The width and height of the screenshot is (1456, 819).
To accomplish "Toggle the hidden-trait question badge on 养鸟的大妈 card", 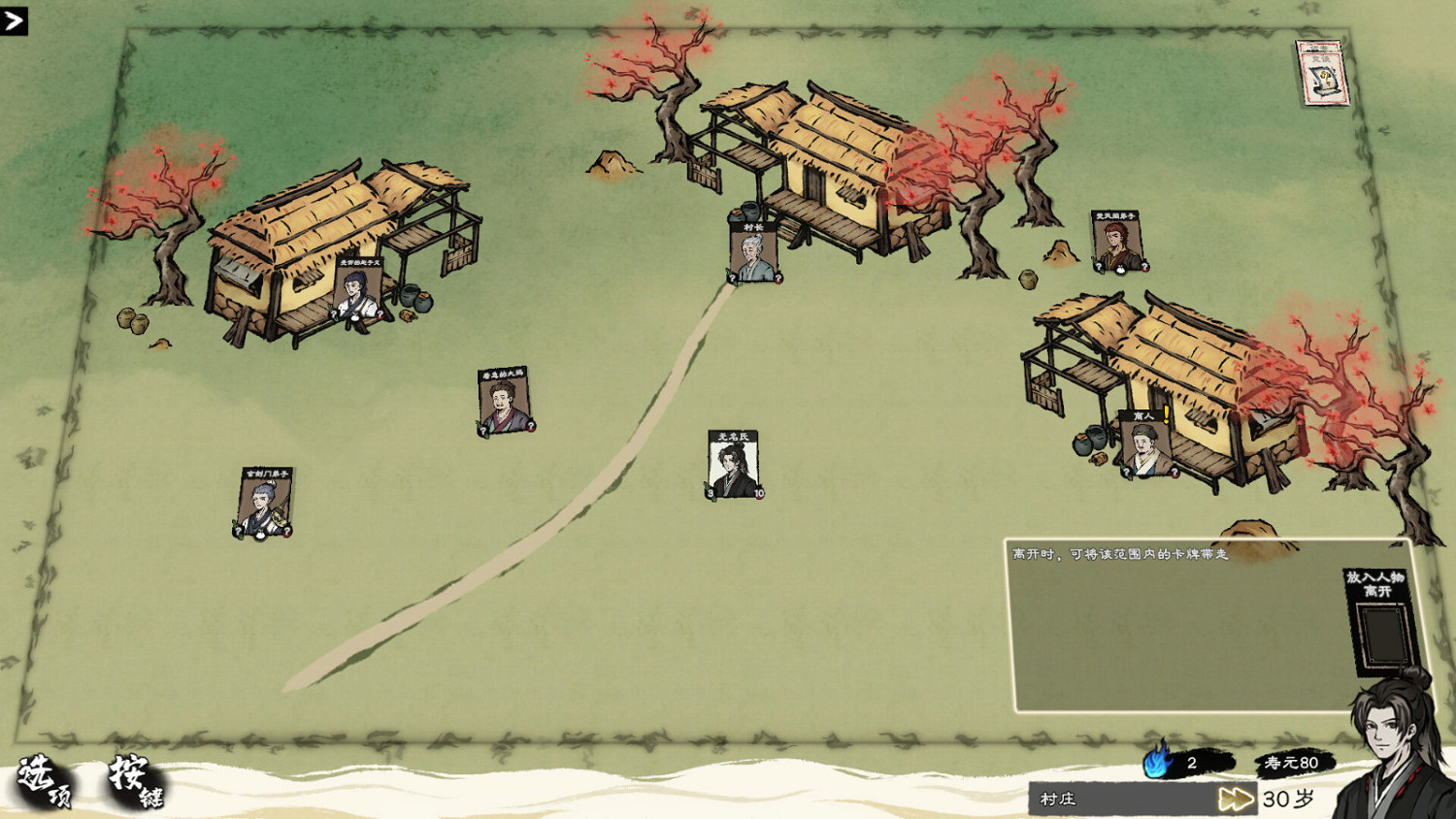I will click(483, 430).
